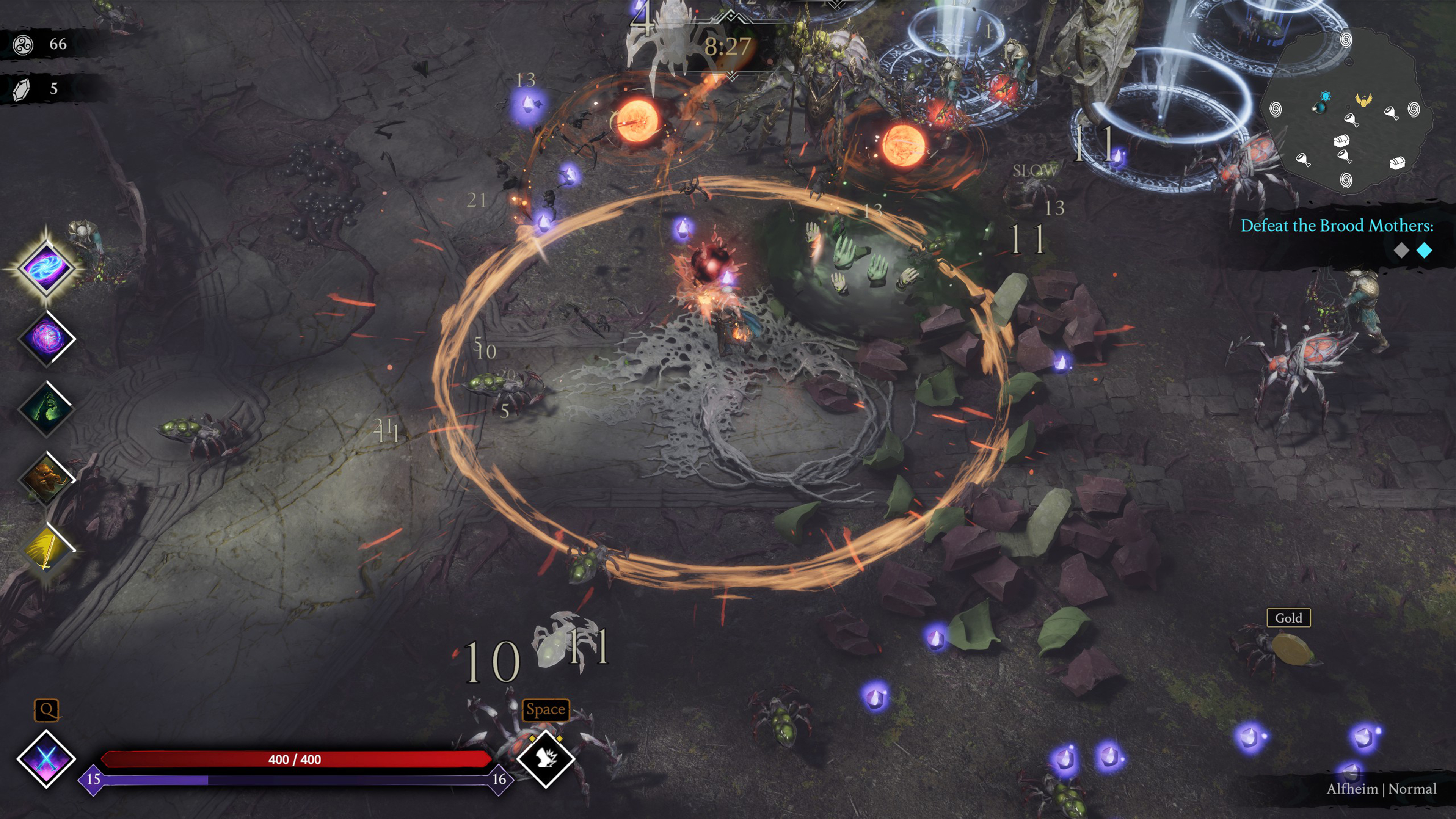Select the blue spiked skull minimap marker
The width and height of the screenshot is (1456, 819).
click(1326, 97)
